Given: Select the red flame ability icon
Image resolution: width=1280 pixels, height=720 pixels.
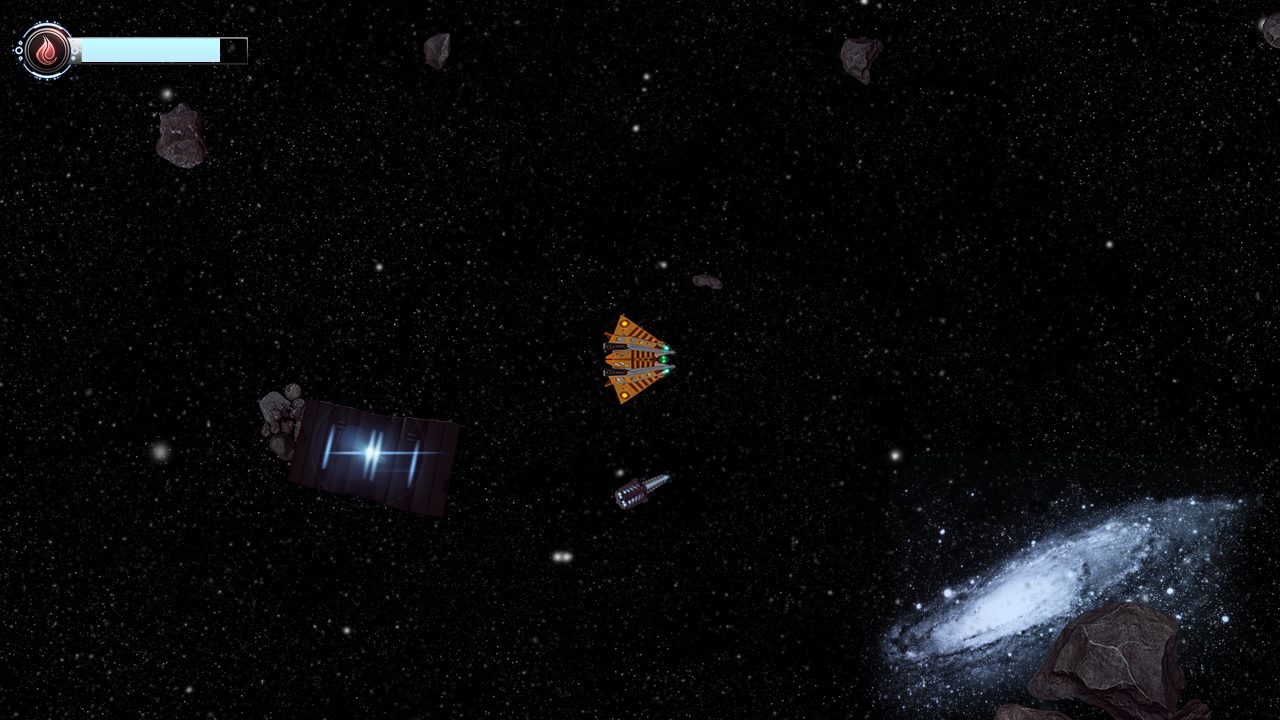Looking at the screenshot, I should click(x=46, y=50).
